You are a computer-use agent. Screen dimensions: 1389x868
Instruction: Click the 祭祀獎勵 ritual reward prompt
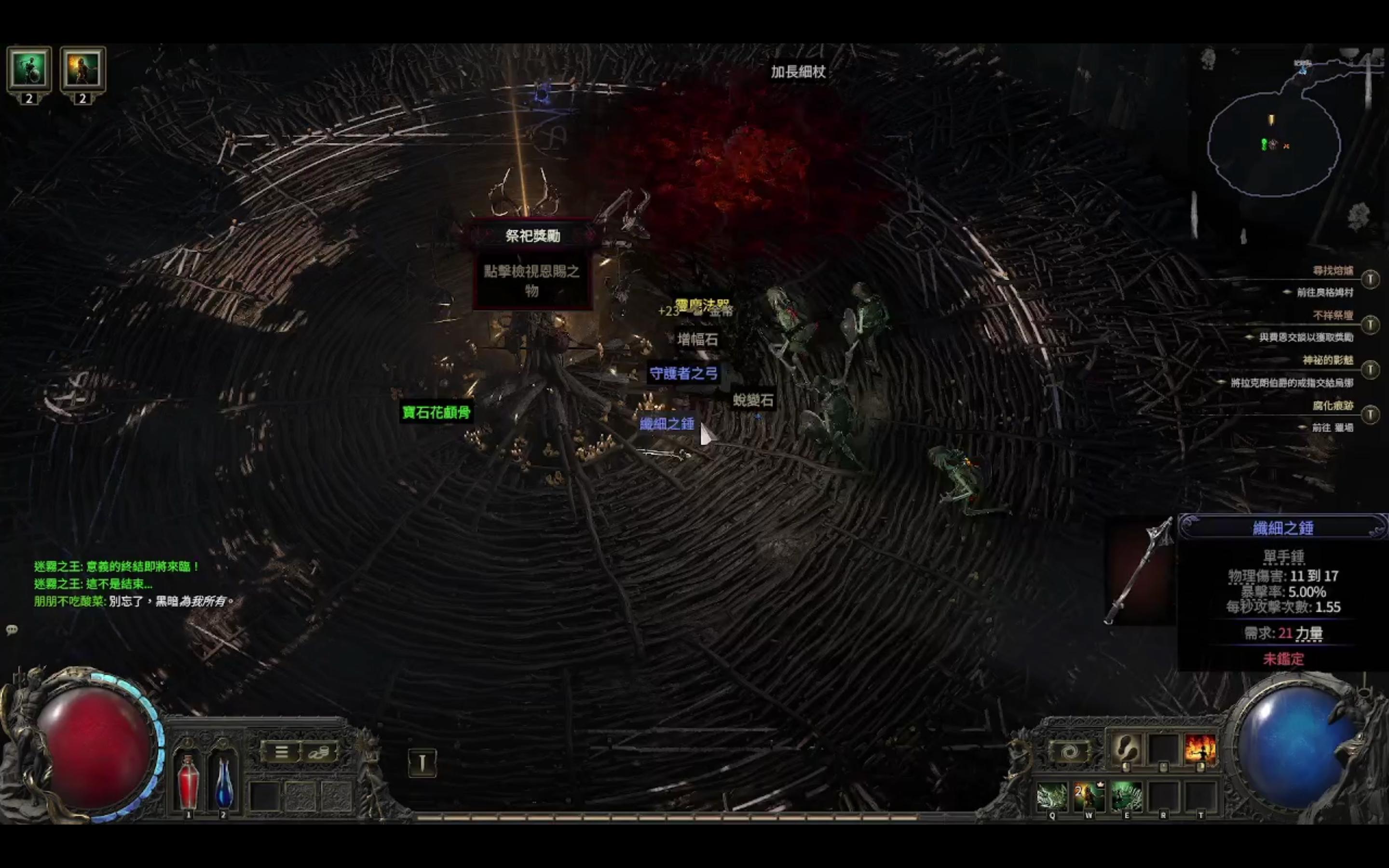coord(532,235)
